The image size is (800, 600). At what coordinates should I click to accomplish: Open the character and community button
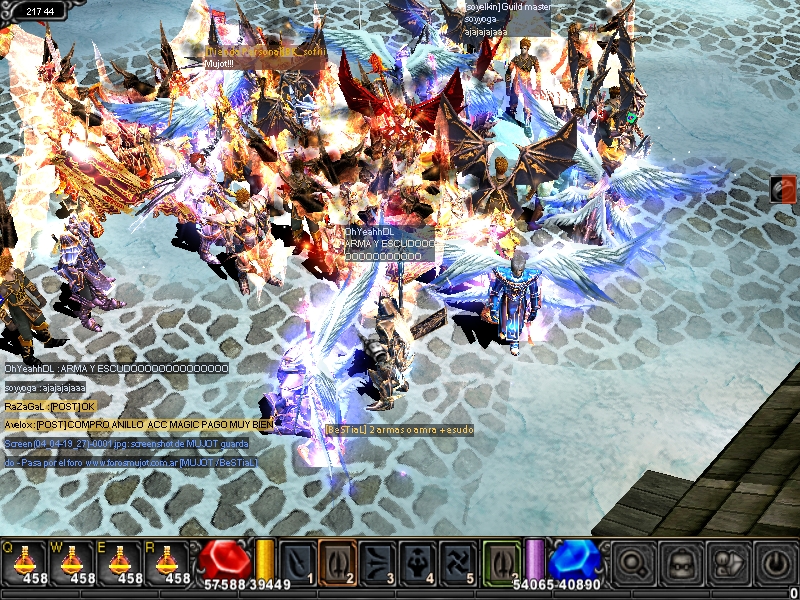pyautogui.click(x=729, y=563)
